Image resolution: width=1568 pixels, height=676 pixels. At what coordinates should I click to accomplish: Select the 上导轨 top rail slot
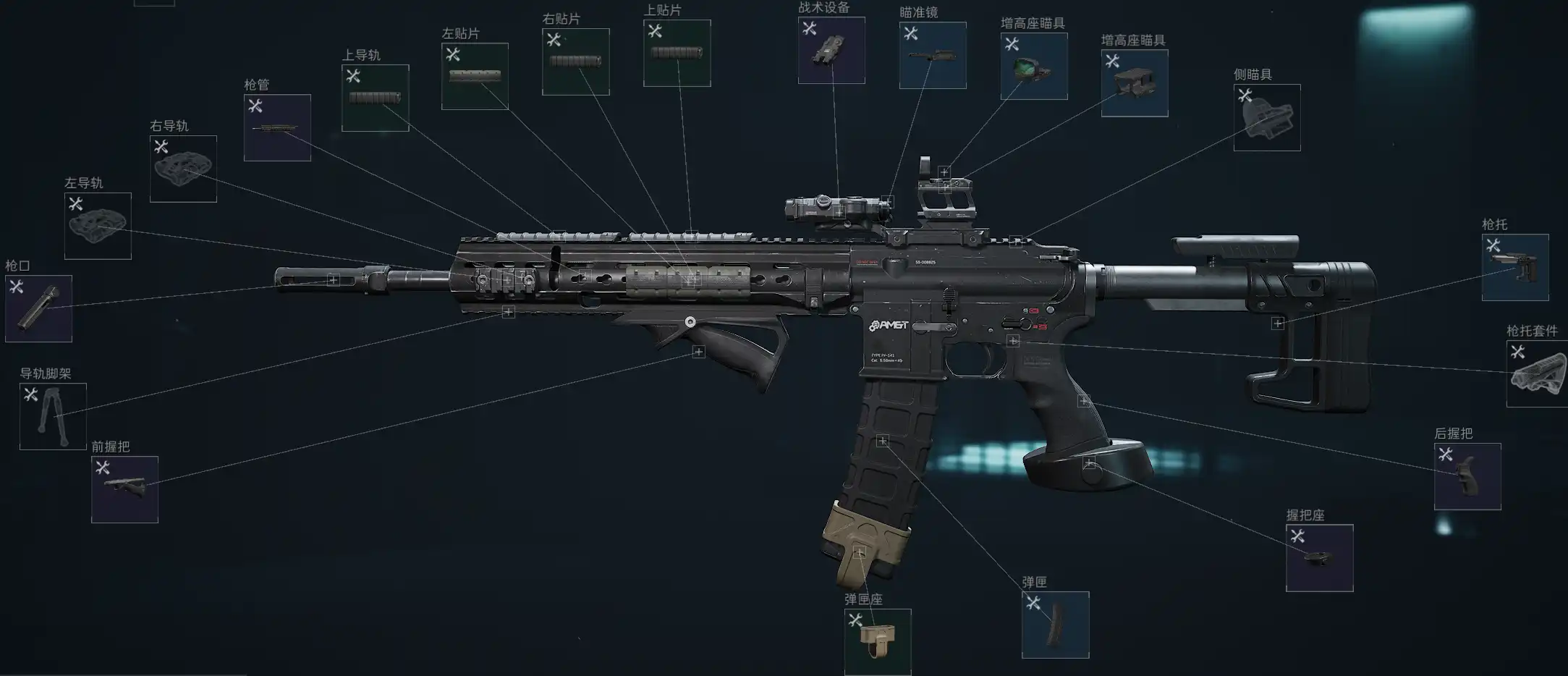tap(375, 98)
